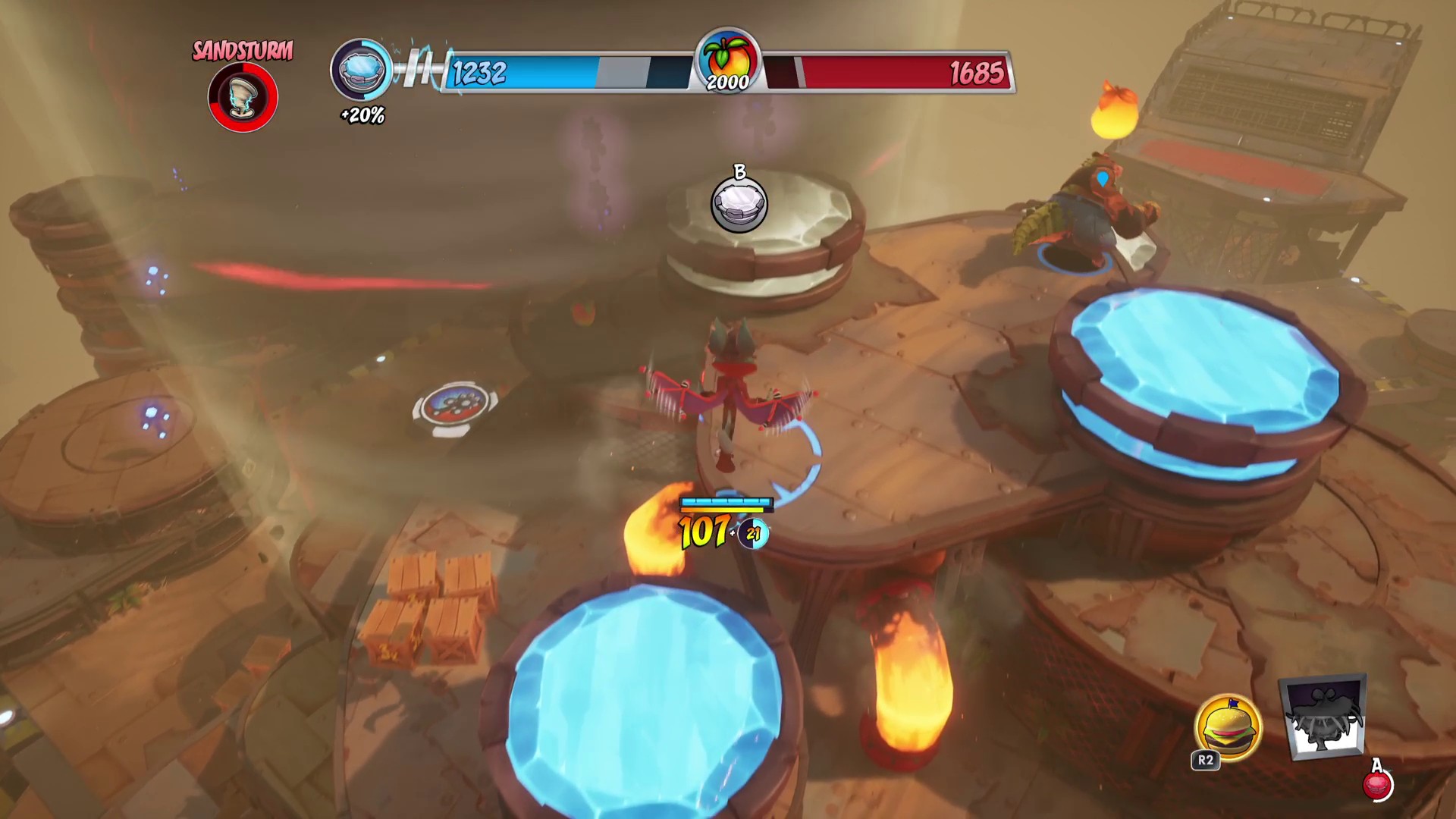This screenshot has width=1456, height=819.
Task: Click the red objective A marker
Action: coord(1376,784)
